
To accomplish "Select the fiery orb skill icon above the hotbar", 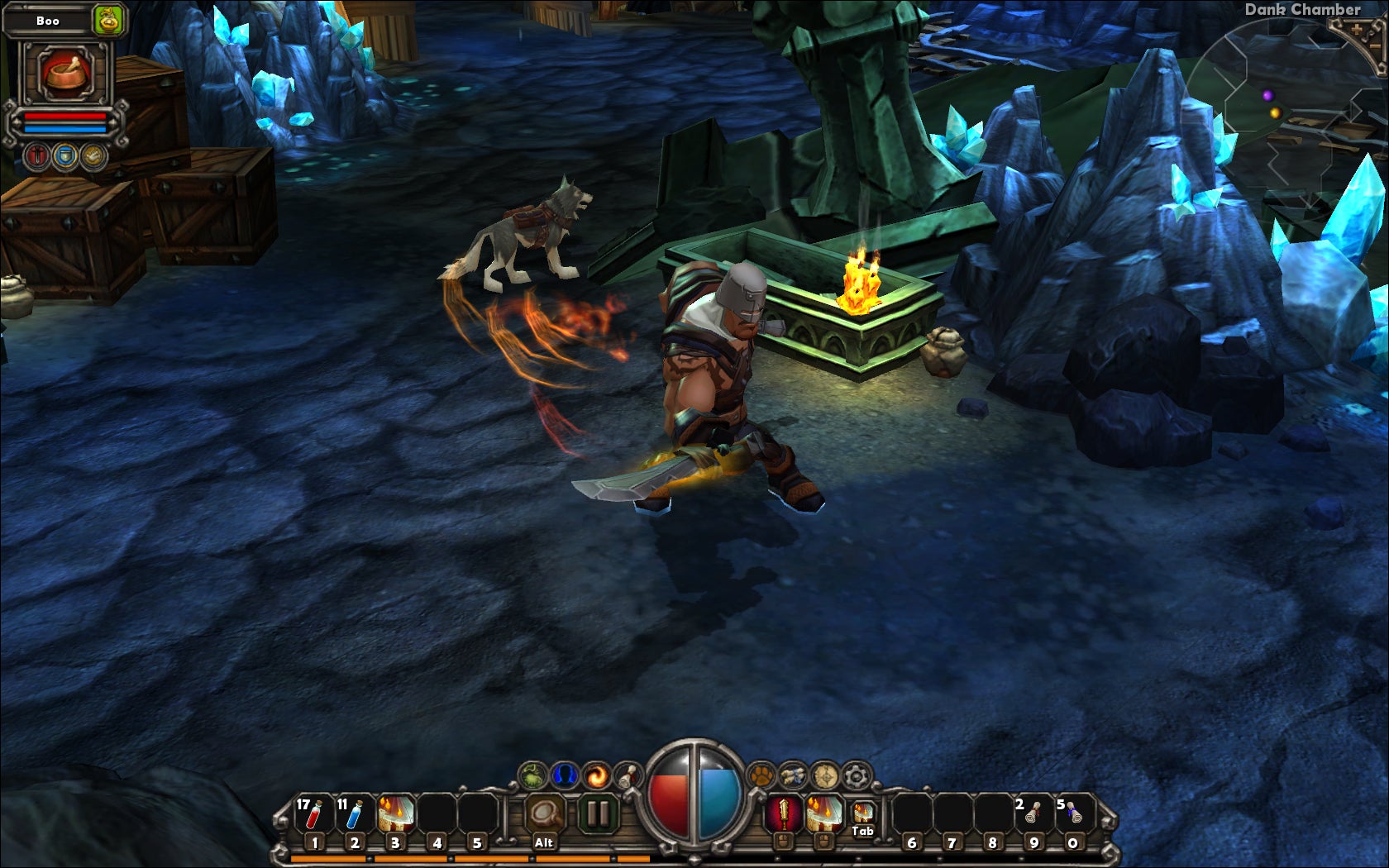I will coord(598,776).
